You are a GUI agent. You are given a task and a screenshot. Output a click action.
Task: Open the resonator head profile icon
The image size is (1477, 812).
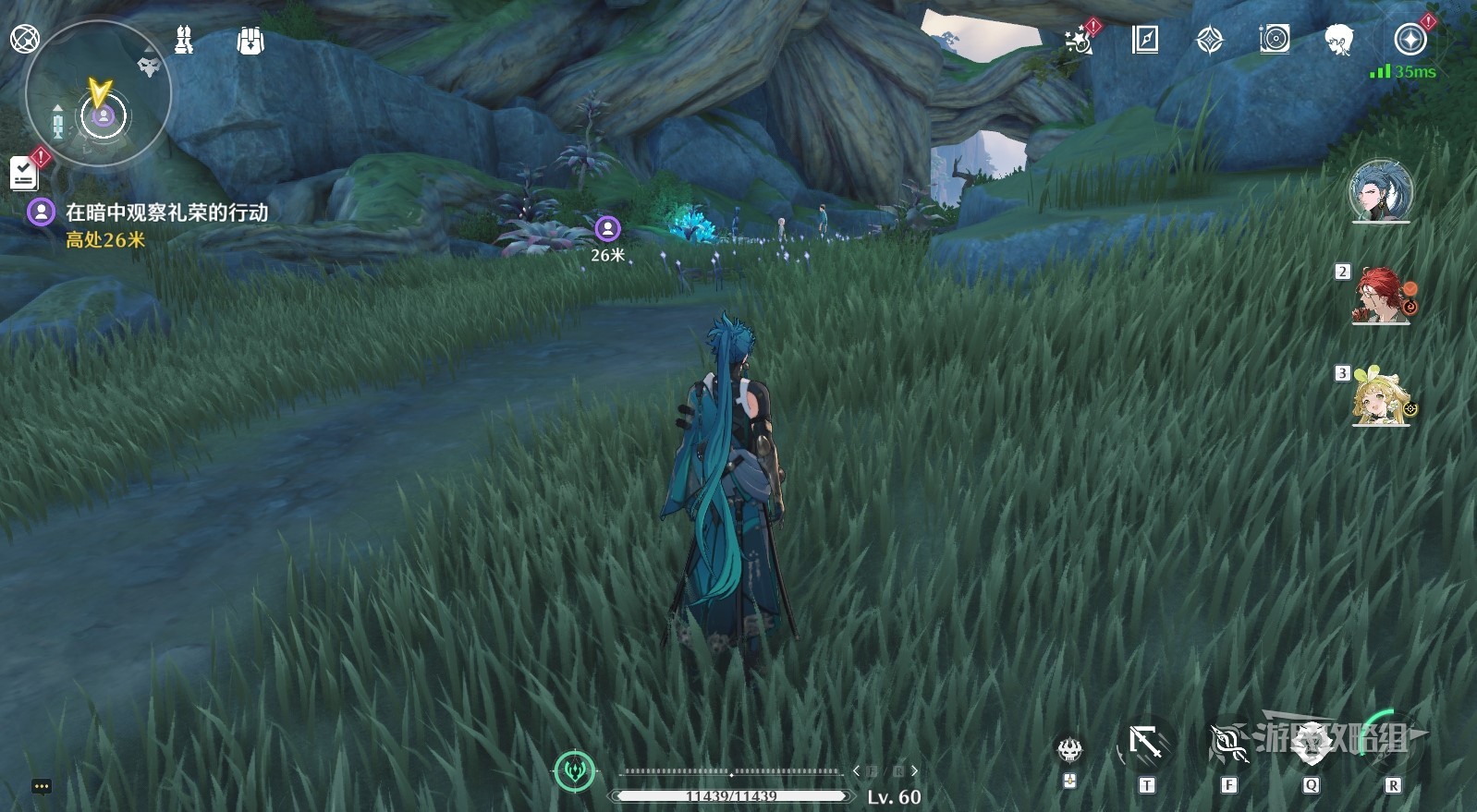click(1338, 40)
